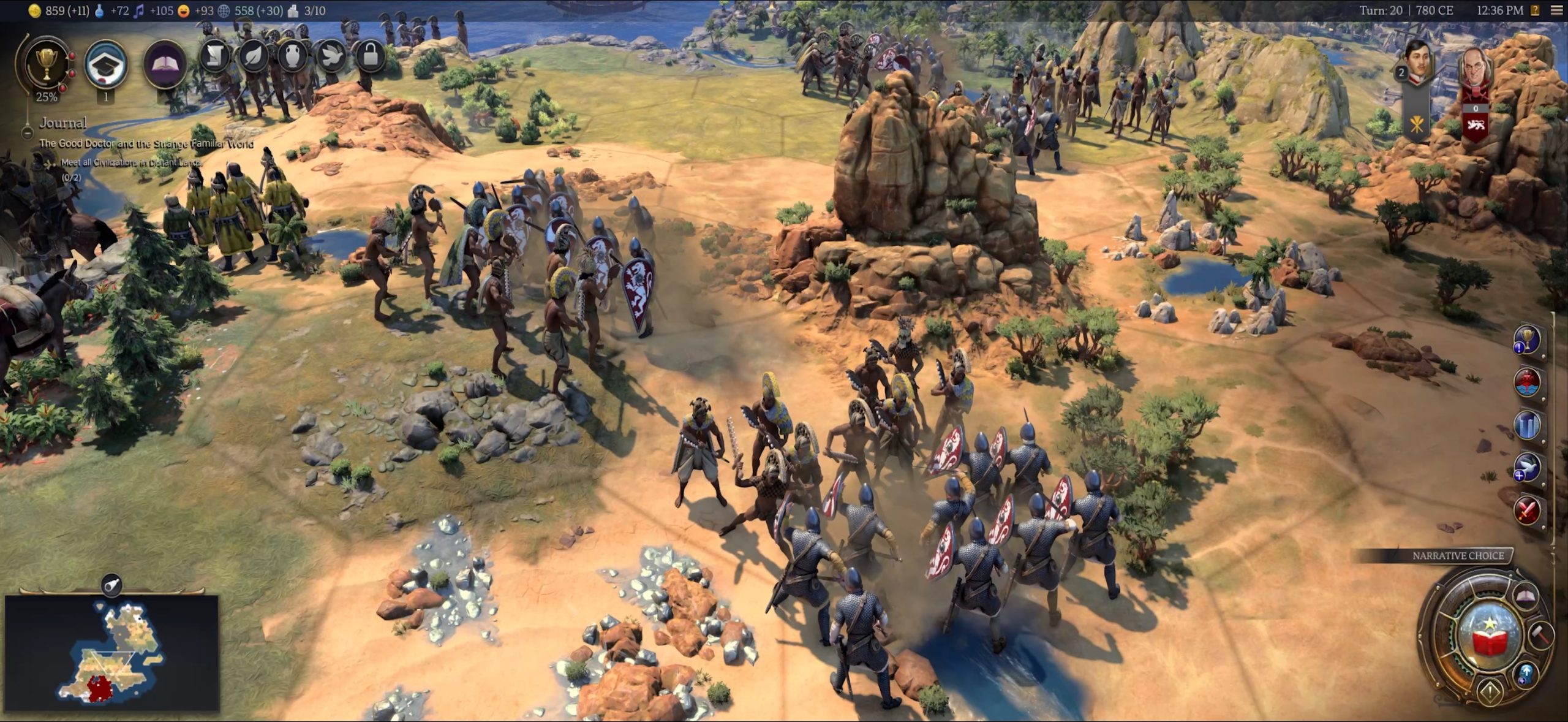Image resolution: width=1568 pixels, height=722 pixels.
Task: Open the dove notification with plus badge
Action: point(1527,467)
